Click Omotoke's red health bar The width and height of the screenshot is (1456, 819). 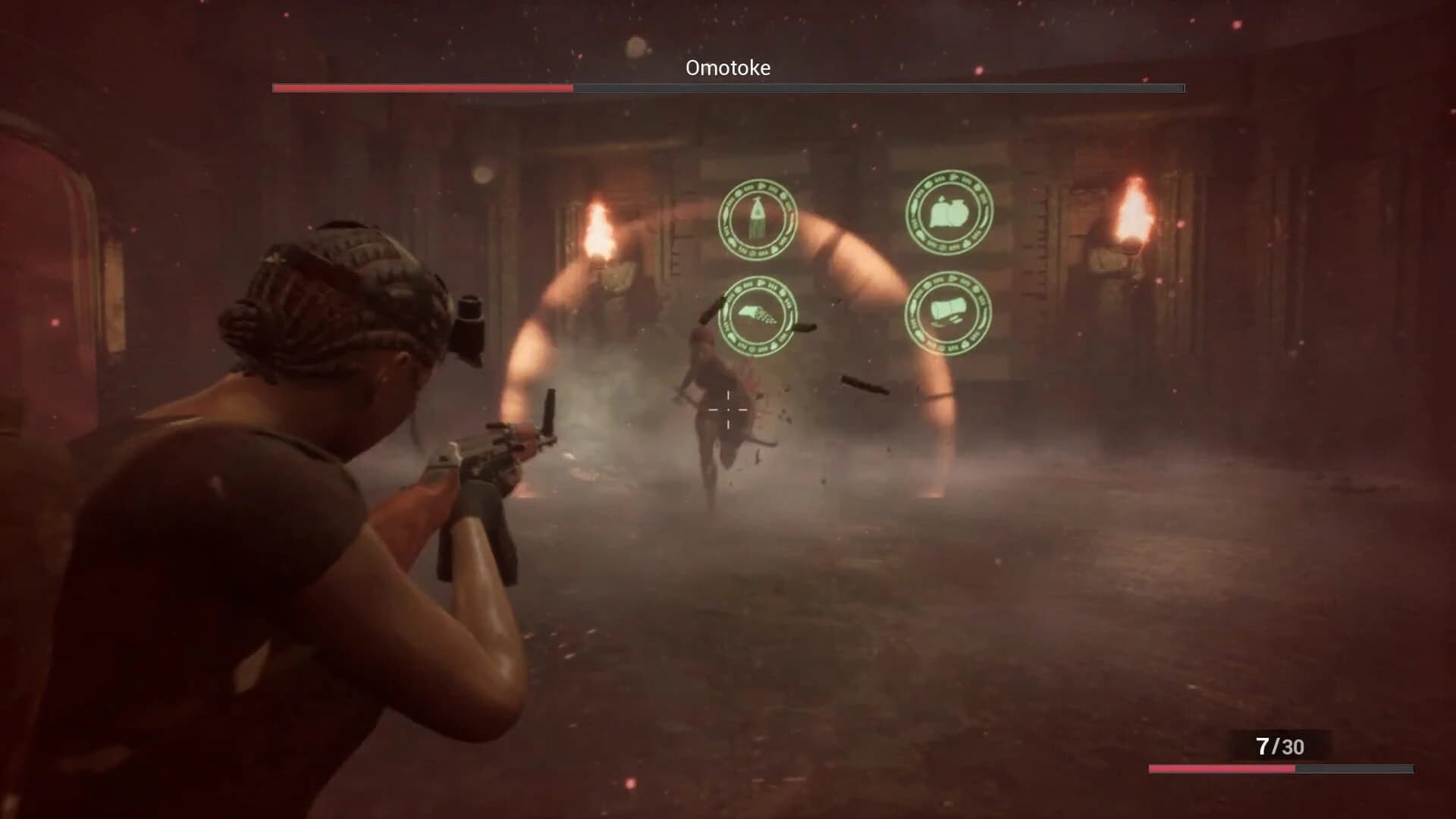point(421,89)
